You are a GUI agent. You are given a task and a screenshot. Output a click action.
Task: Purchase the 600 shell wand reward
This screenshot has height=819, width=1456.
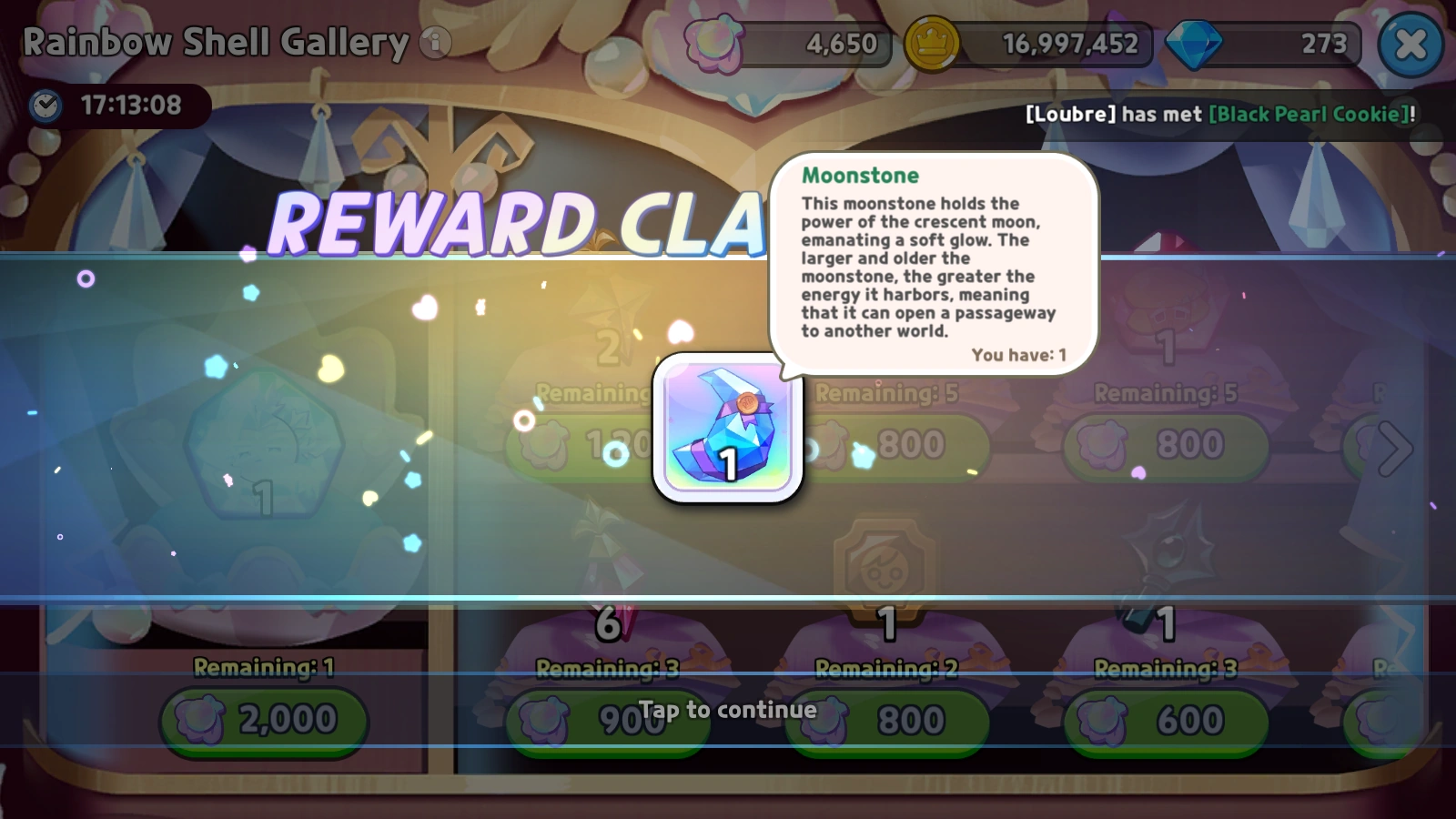[x=1165, y=720]
